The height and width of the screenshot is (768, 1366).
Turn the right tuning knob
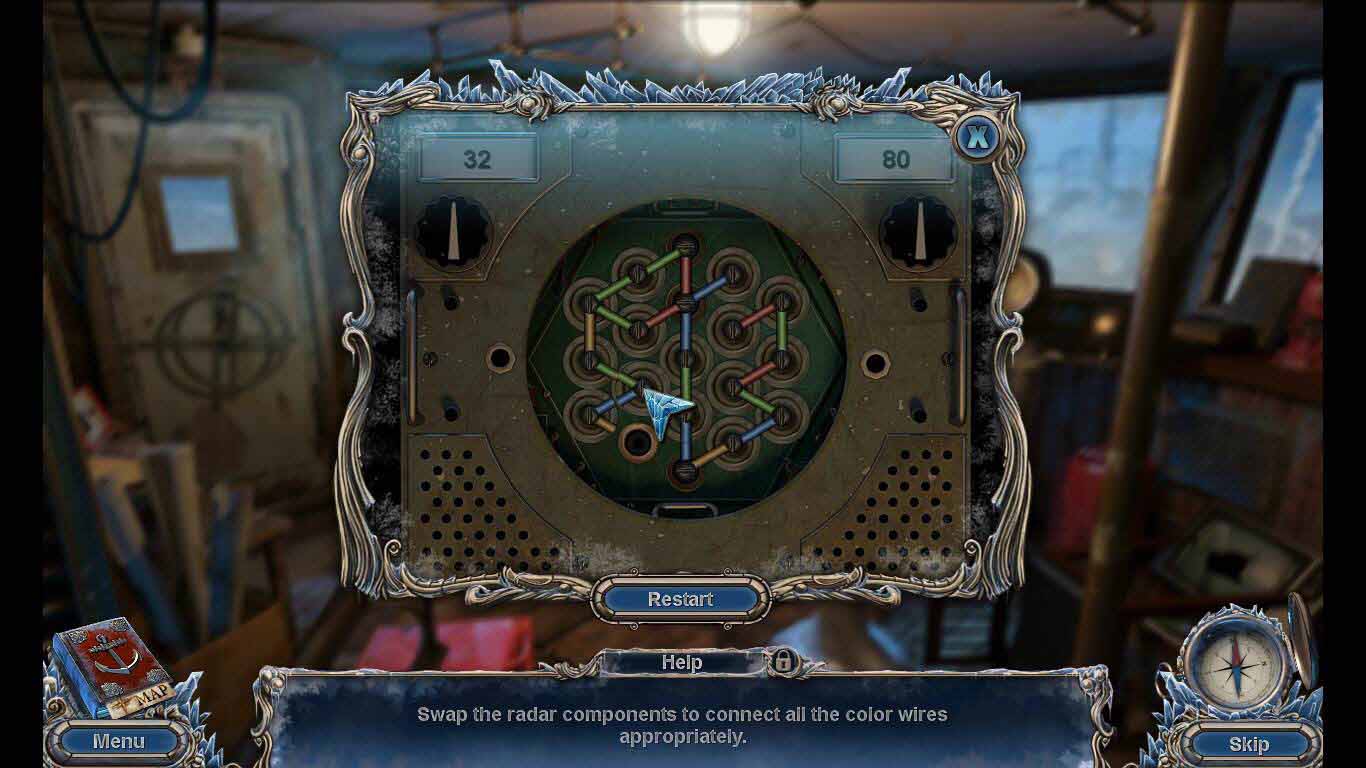(916, 232)
